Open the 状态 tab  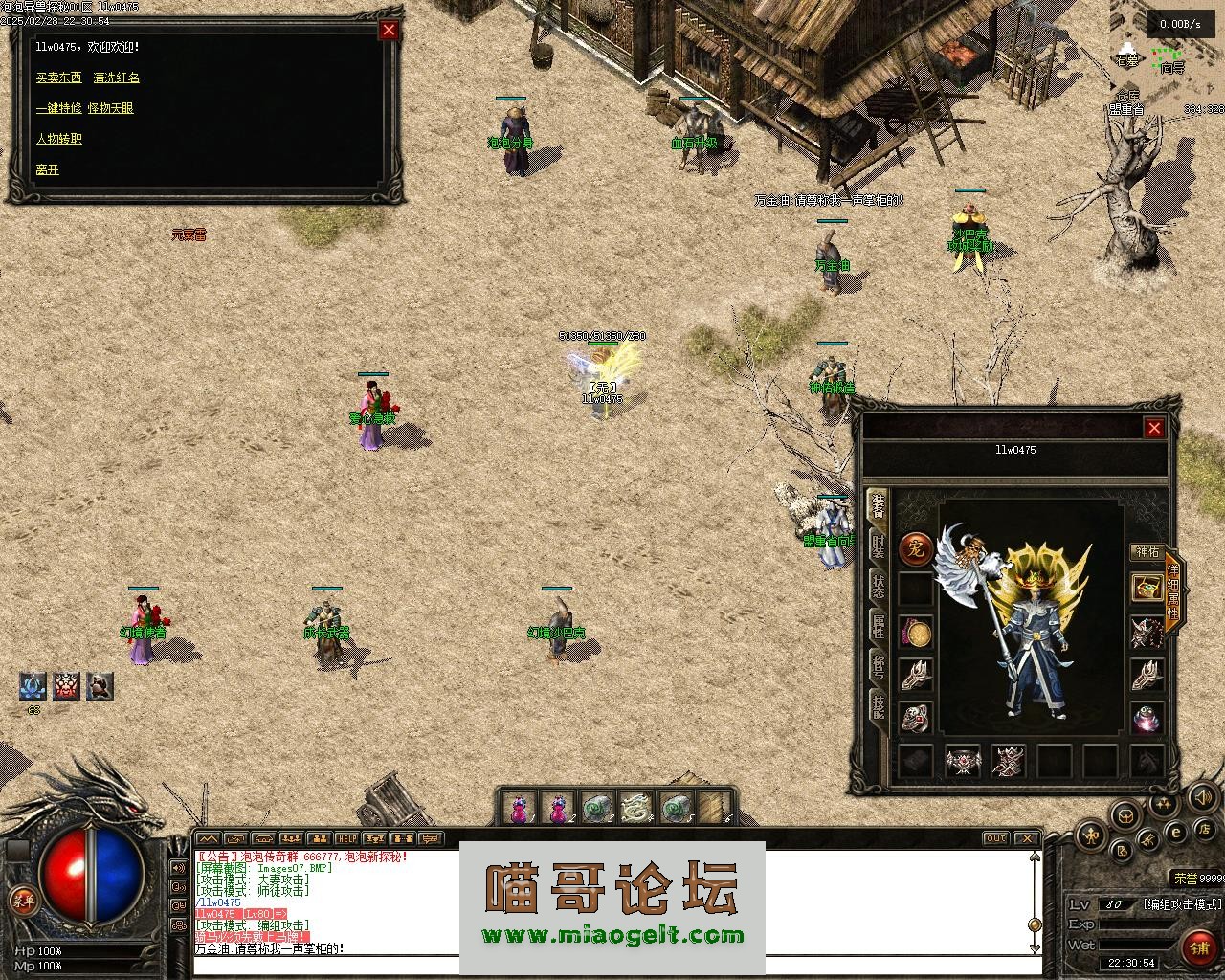pos(878,586)
